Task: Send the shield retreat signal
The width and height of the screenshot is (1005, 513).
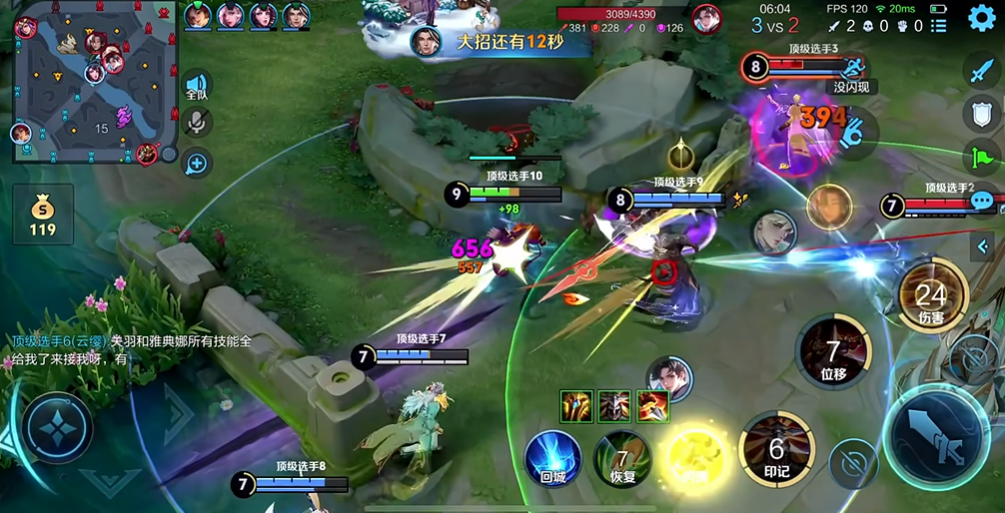Action: 981,113
